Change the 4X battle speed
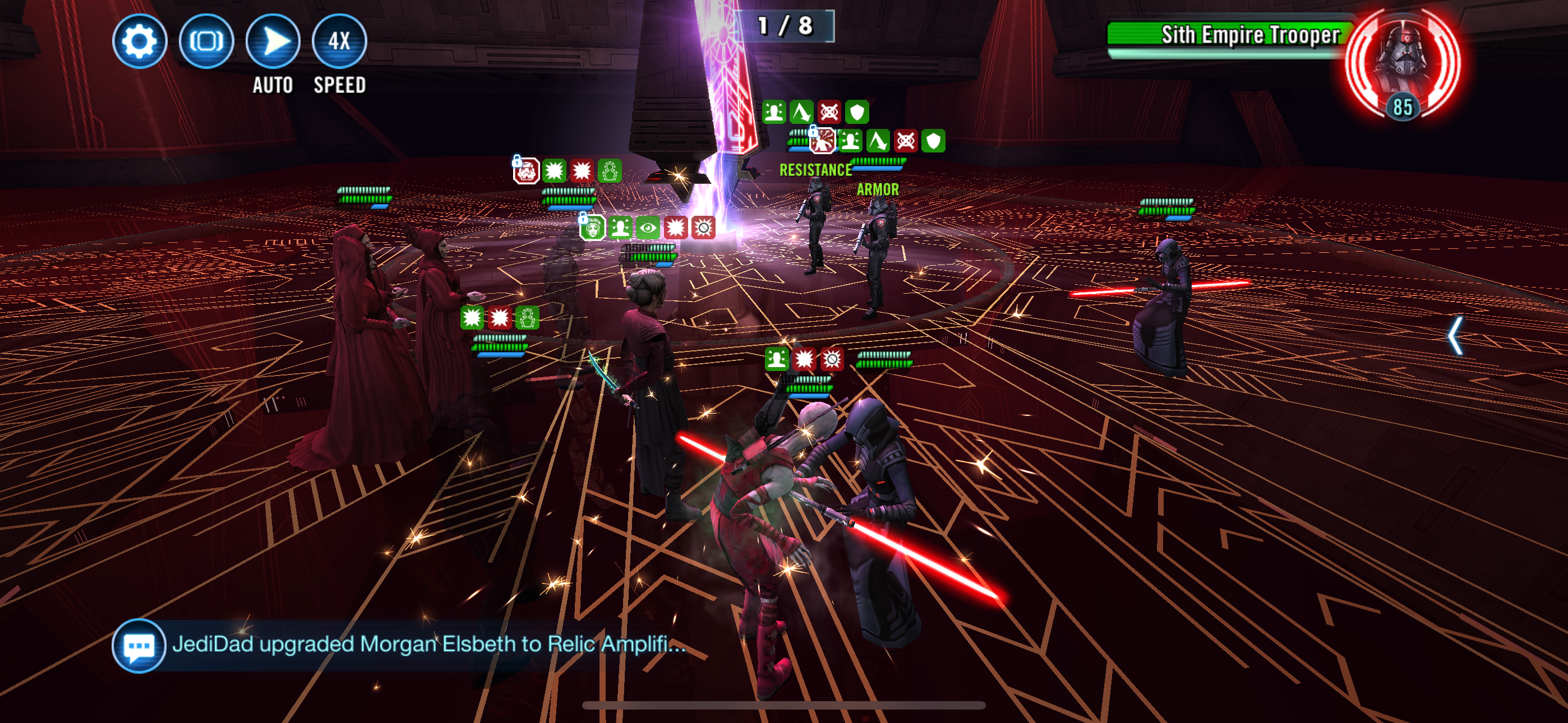The height and width of the screenshot is (723, 1568). (x=339, y=41)
